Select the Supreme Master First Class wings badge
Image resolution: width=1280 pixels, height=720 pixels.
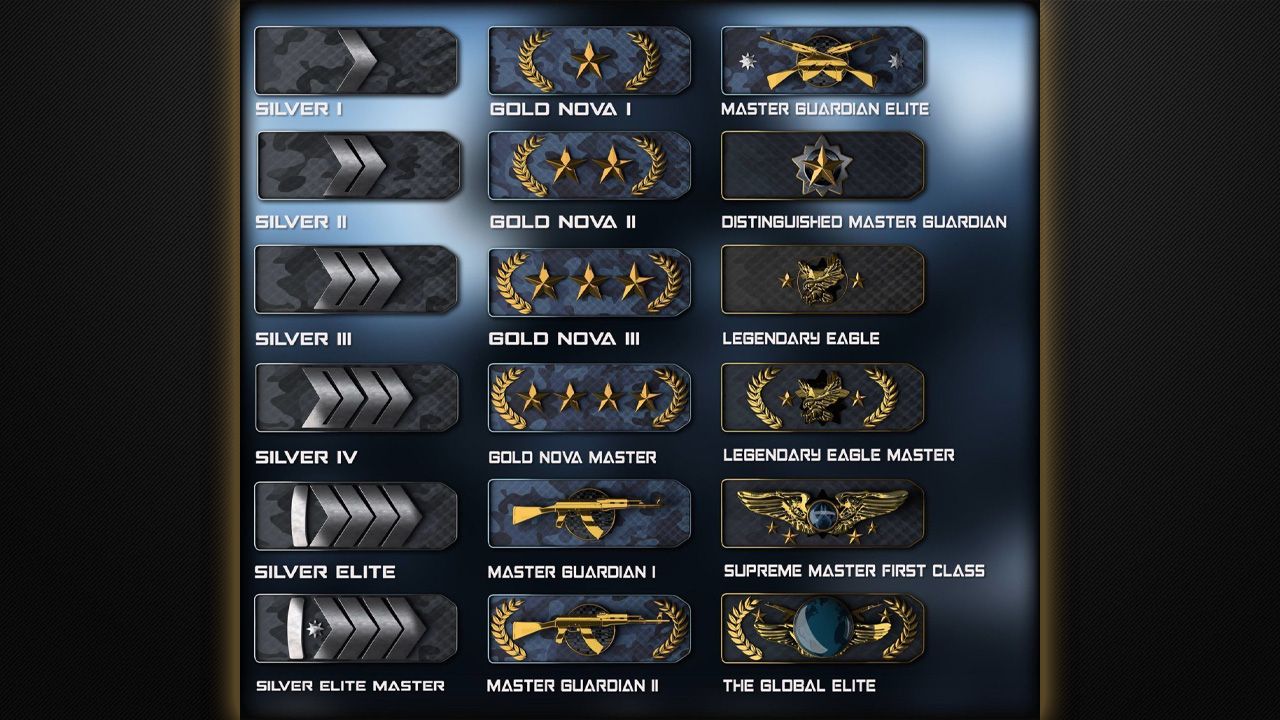pyautogui.click(x=822, y=513)
